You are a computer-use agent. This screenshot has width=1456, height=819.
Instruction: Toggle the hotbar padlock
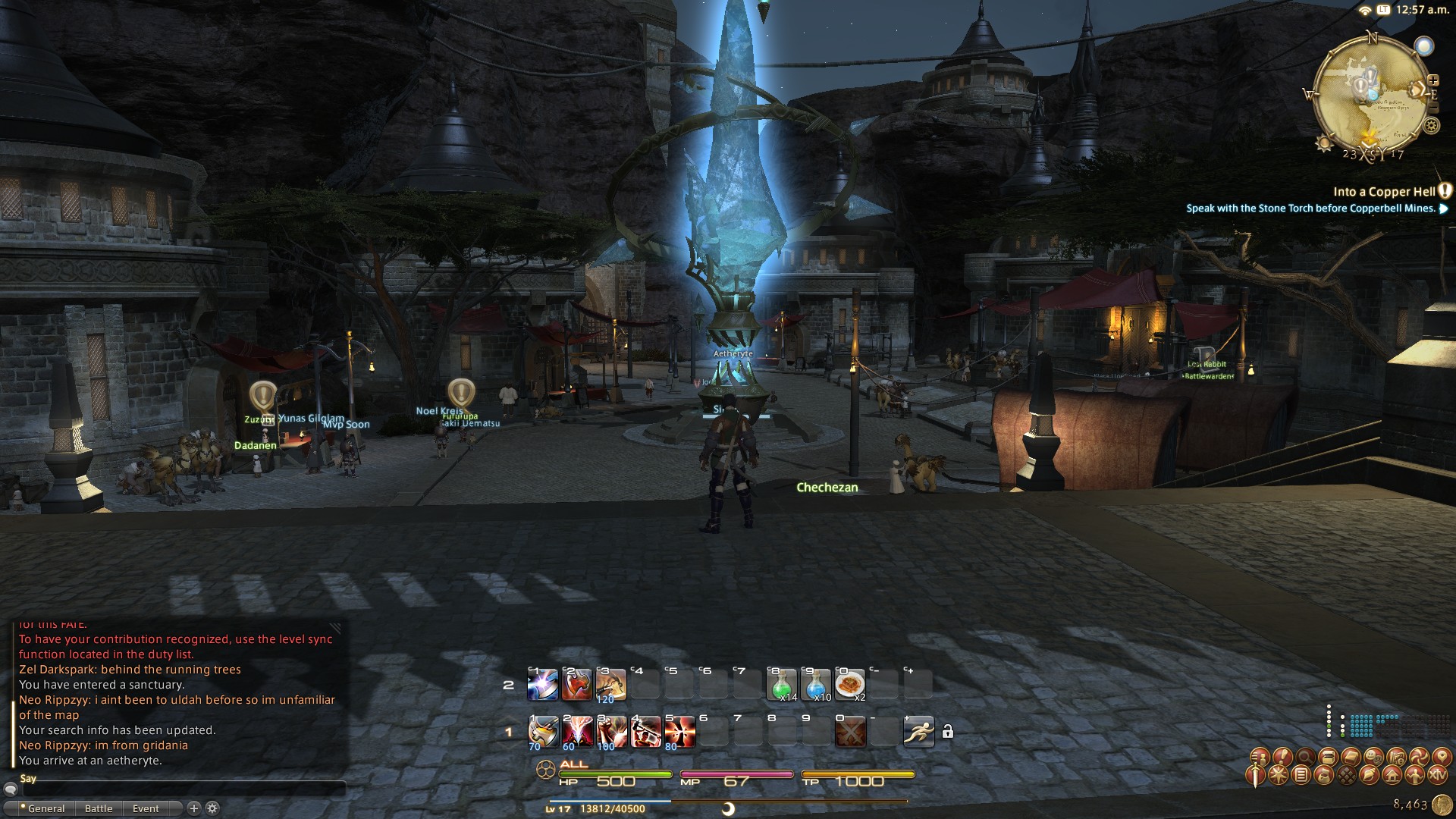948,731
